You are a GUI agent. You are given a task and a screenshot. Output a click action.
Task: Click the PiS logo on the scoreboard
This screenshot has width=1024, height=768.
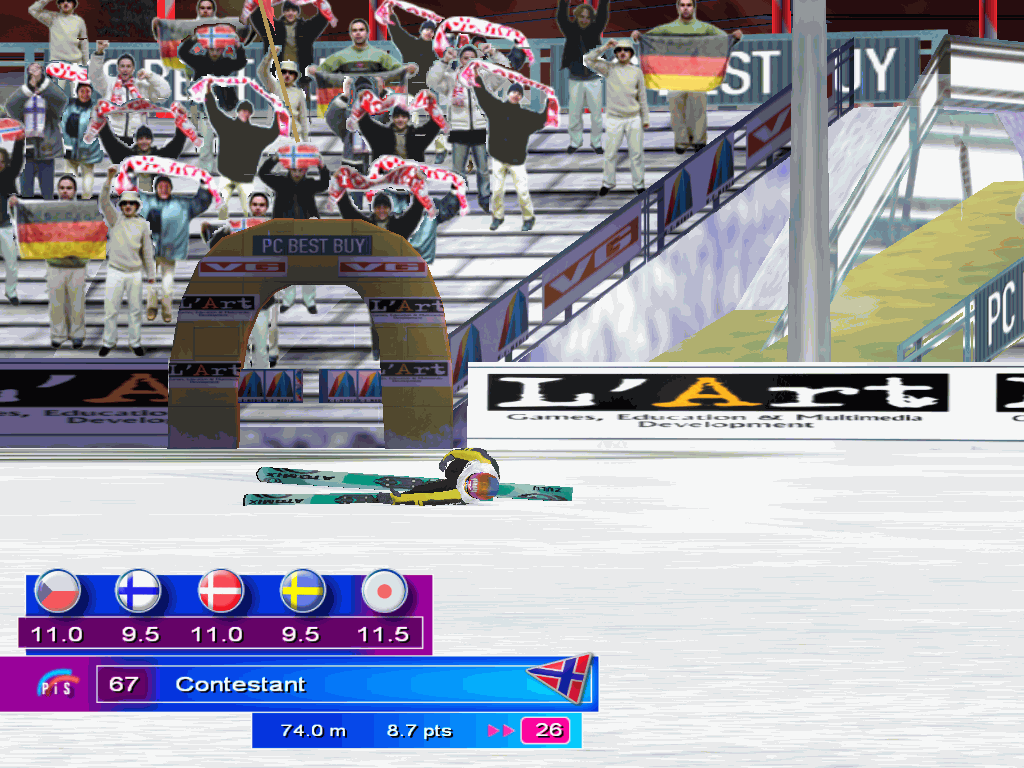[57, 685]
